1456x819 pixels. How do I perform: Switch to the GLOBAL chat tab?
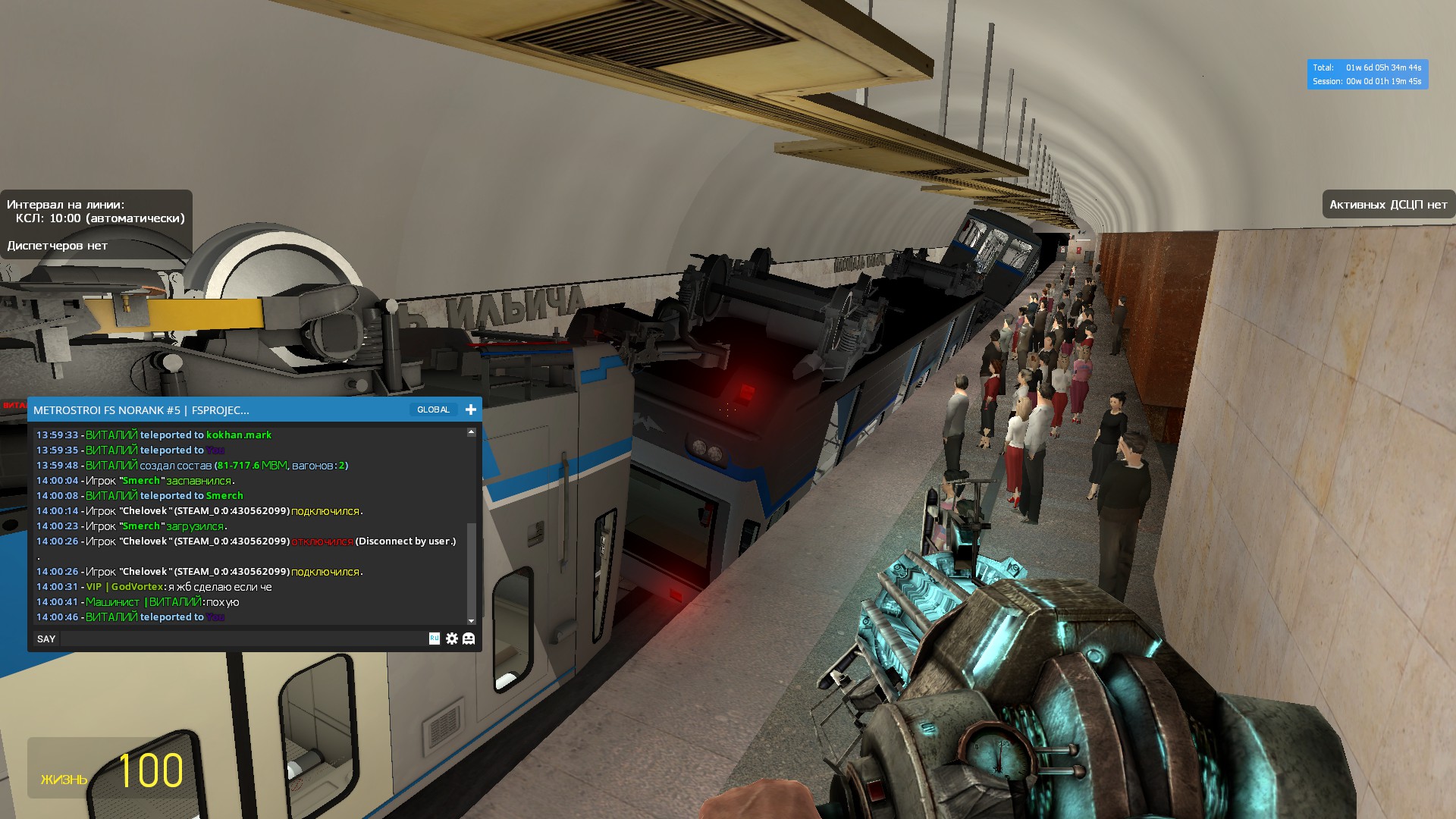coord(433,409)
